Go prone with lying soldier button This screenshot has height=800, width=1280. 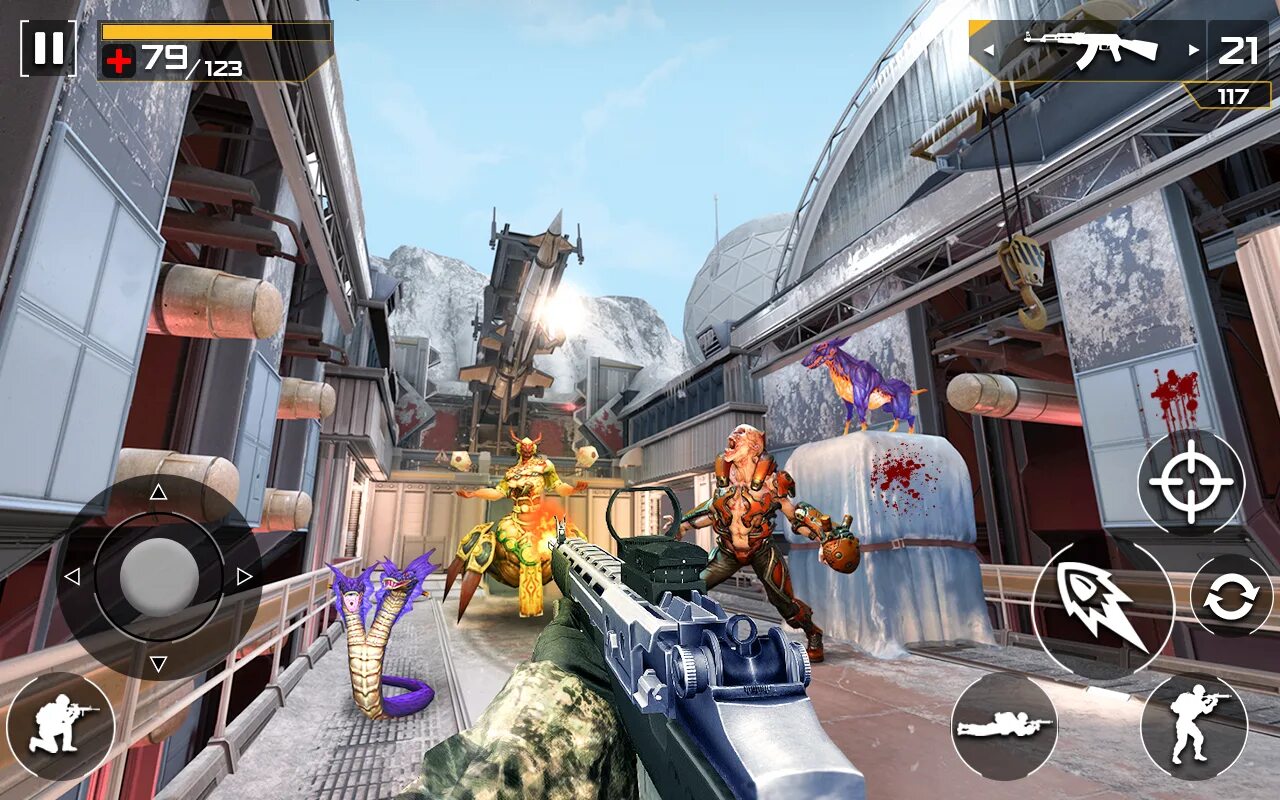click(1003, 726)
